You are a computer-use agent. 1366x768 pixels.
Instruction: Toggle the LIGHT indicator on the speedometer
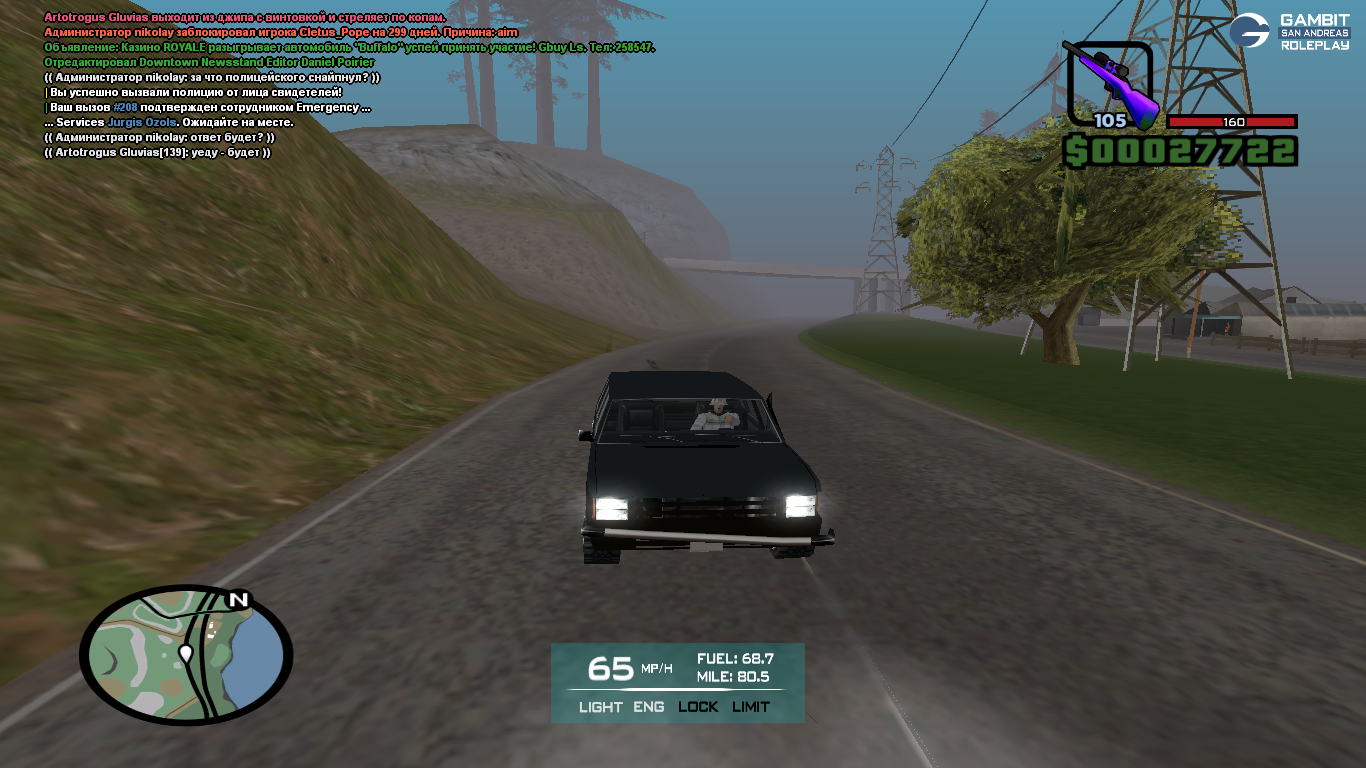[600, 707]
